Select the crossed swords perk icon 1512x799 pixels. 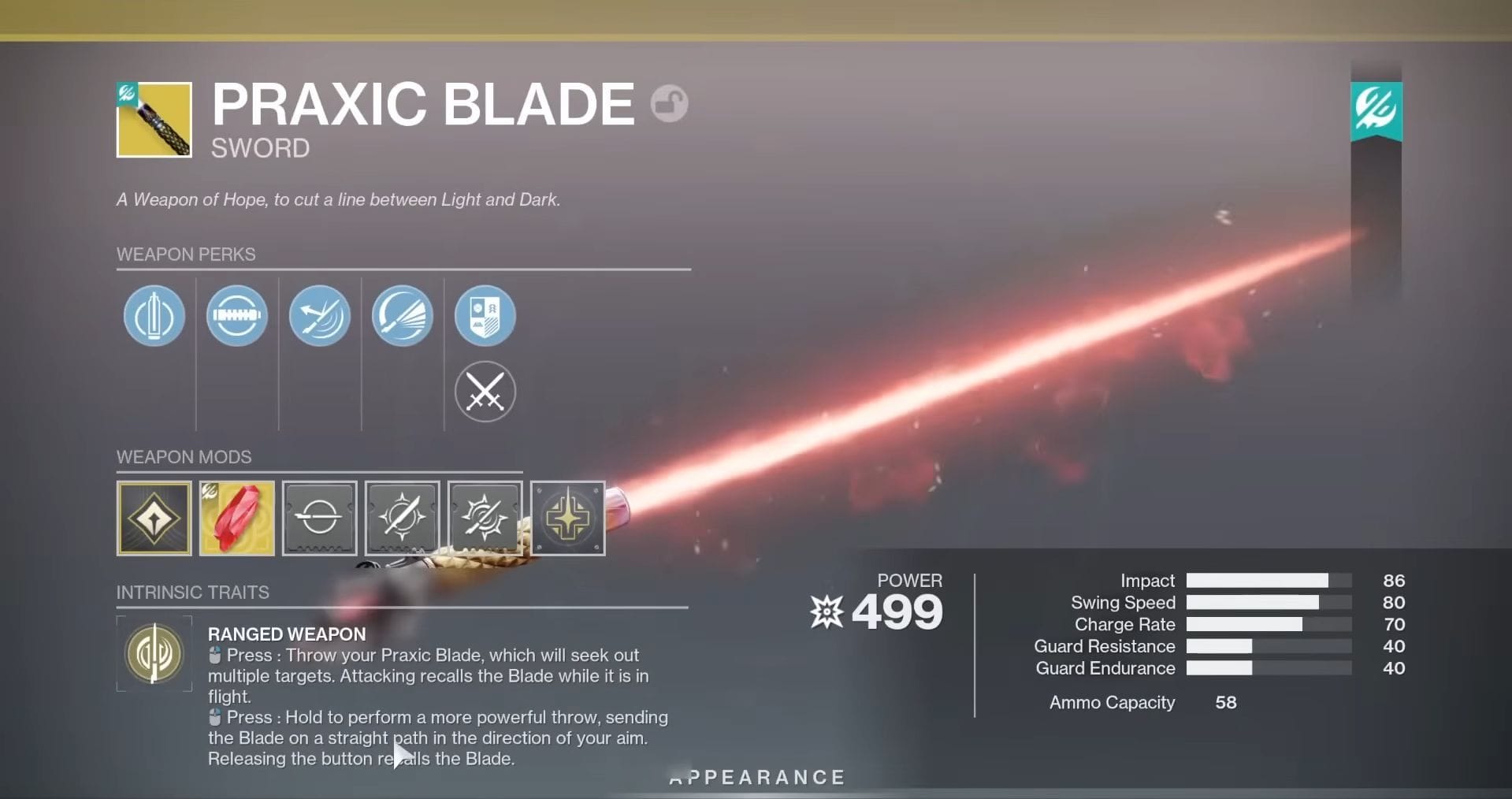[485, 392]
